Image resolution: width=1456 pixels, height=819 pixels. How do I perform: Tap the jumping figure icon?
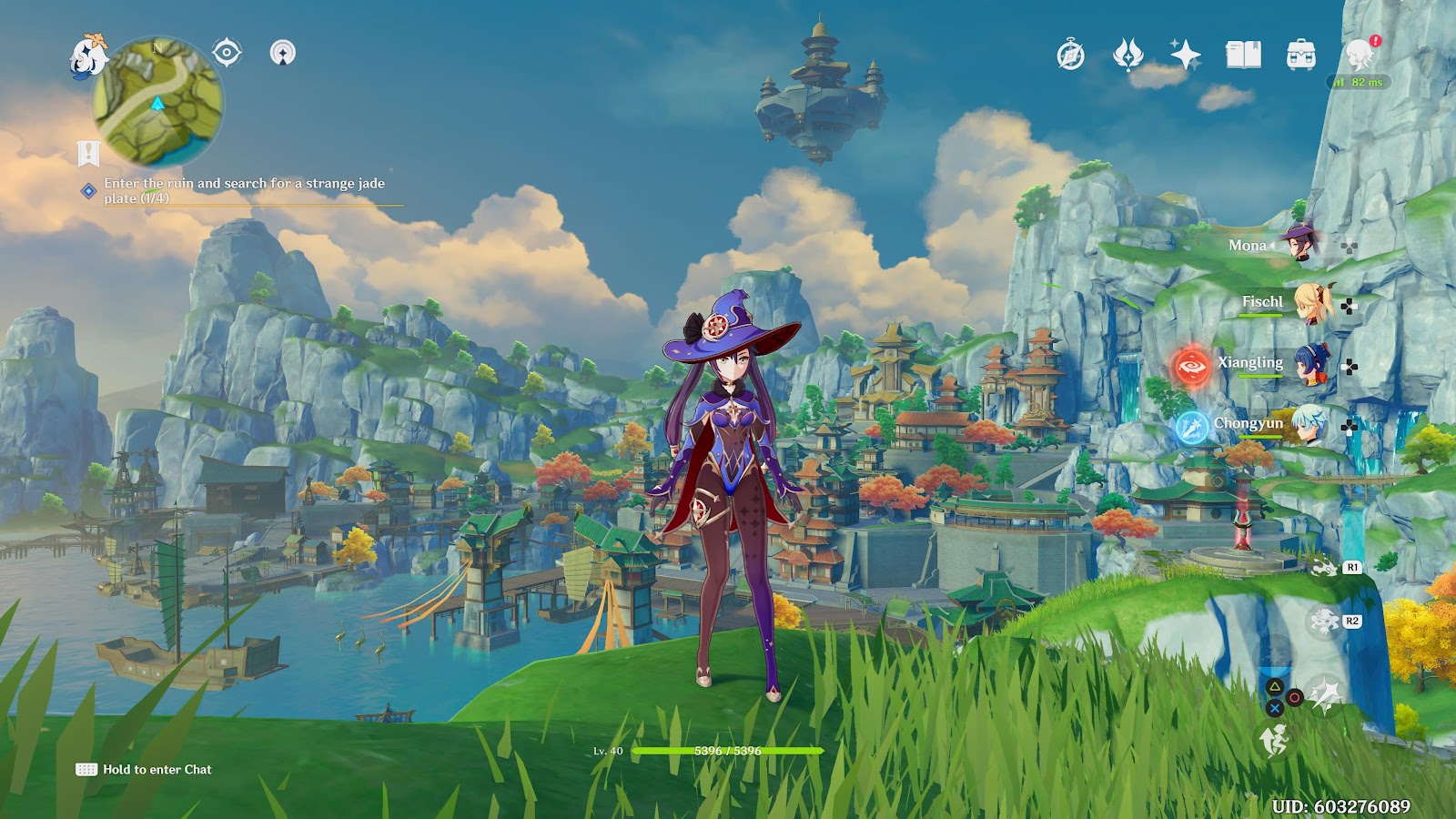point(1274,742)
